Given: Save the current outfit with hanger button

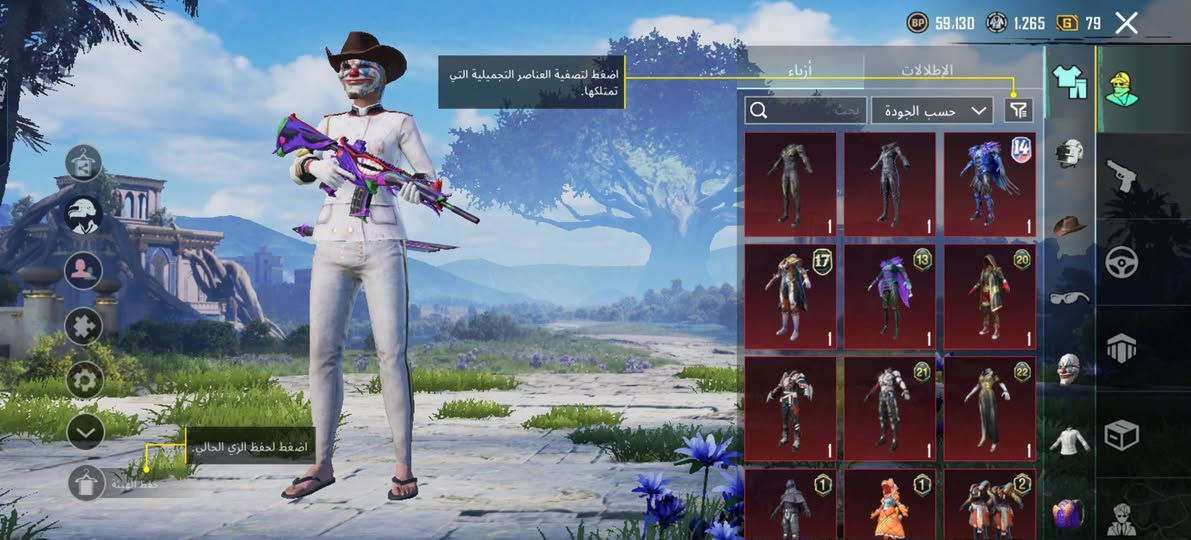Looking at the screenshot, I should [x=86, y=483].
